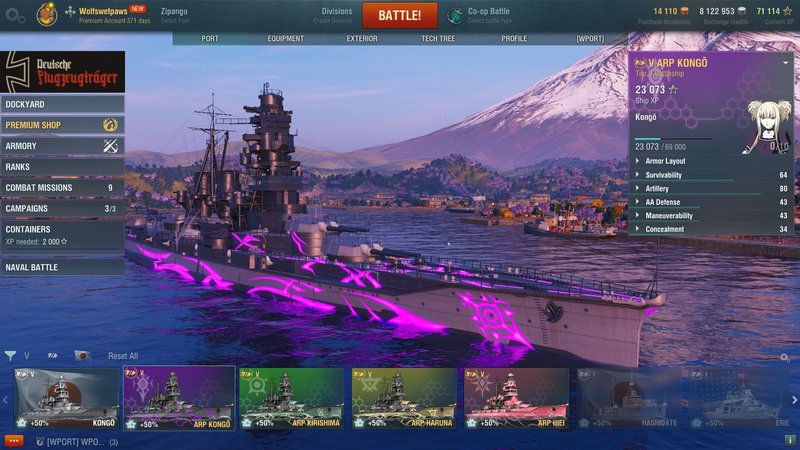This screenshot has height=450, width=800.
Task: Open the Tech Tree tab
Action: (439, 39)
